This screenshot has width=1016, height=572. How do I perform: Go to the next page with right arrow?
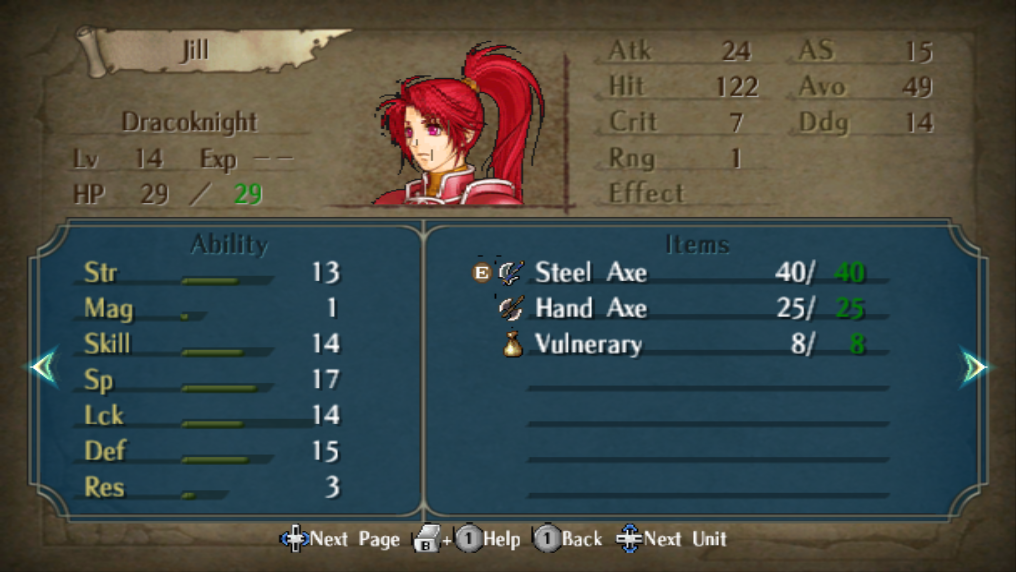point(974,368)
